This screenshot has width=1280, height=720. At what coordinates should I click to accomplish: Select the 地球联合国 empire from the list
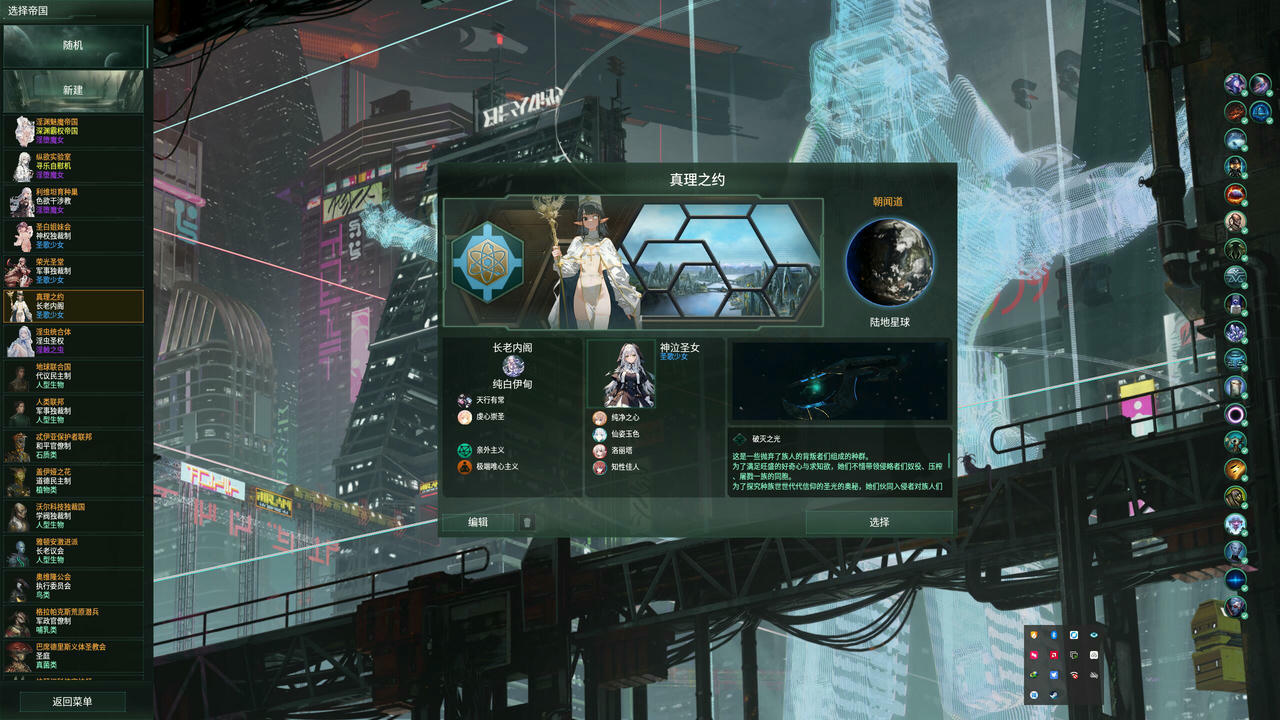tap(75, 376)
